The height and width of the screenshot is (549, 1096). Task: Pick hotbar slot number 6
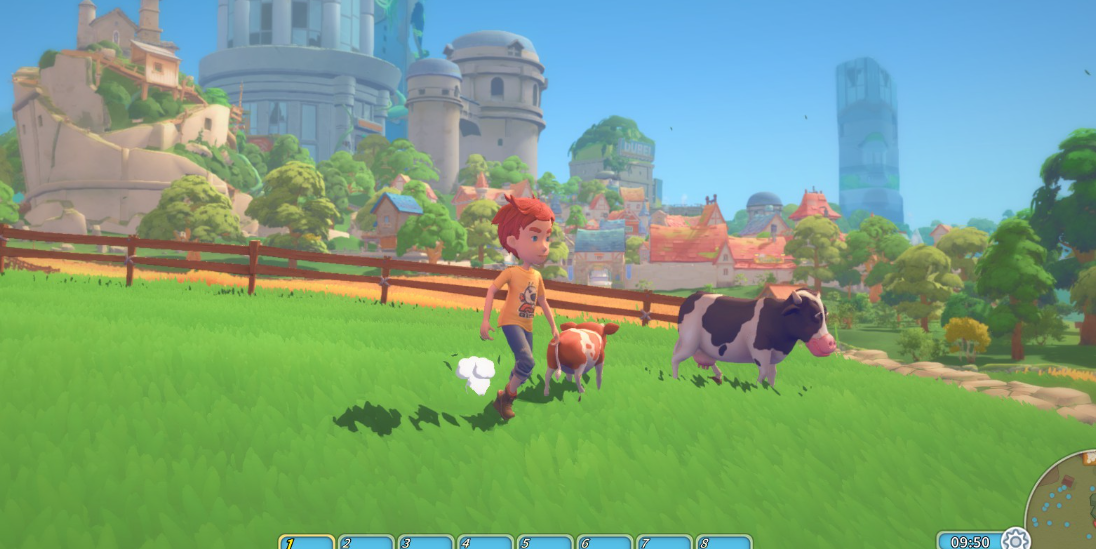pos(604,542)
